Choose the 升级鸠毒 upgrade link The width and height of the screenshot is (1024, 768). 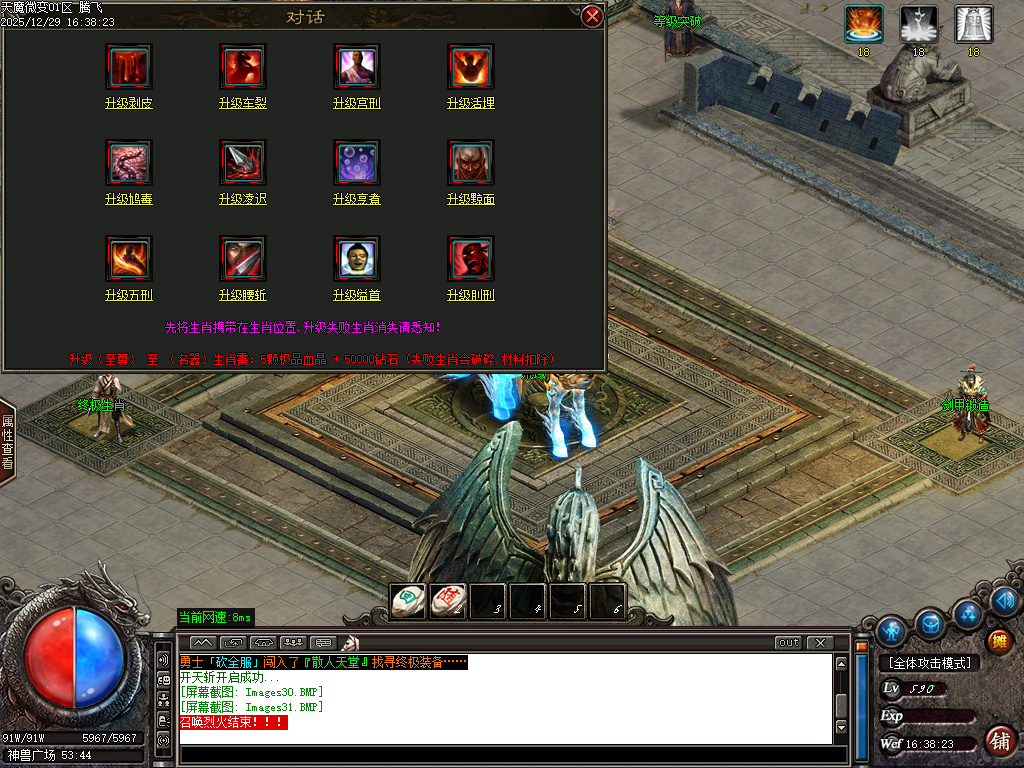[x=129, y=199]
